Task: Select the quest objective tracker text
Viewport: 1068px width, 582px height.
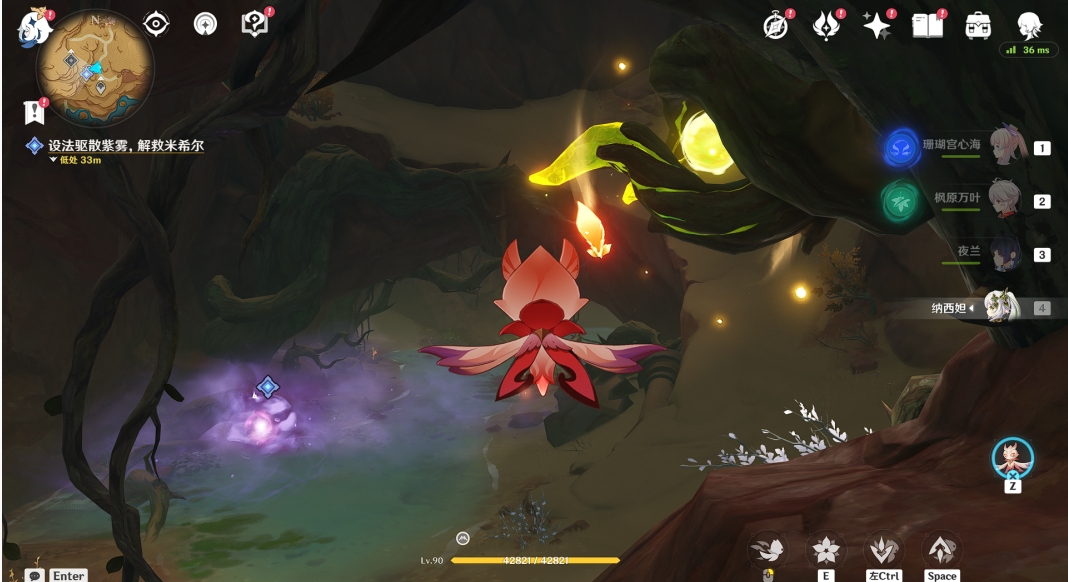Action: click(x=126, y=146)
